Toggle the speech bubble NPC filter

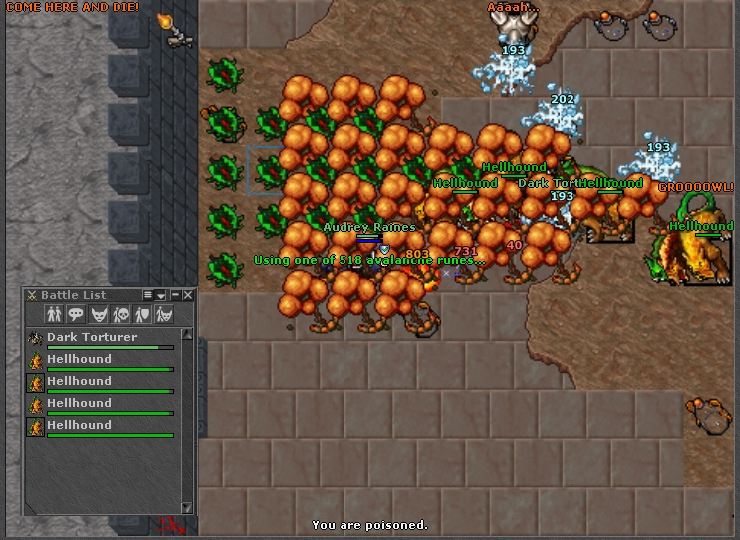pos(76,314)
